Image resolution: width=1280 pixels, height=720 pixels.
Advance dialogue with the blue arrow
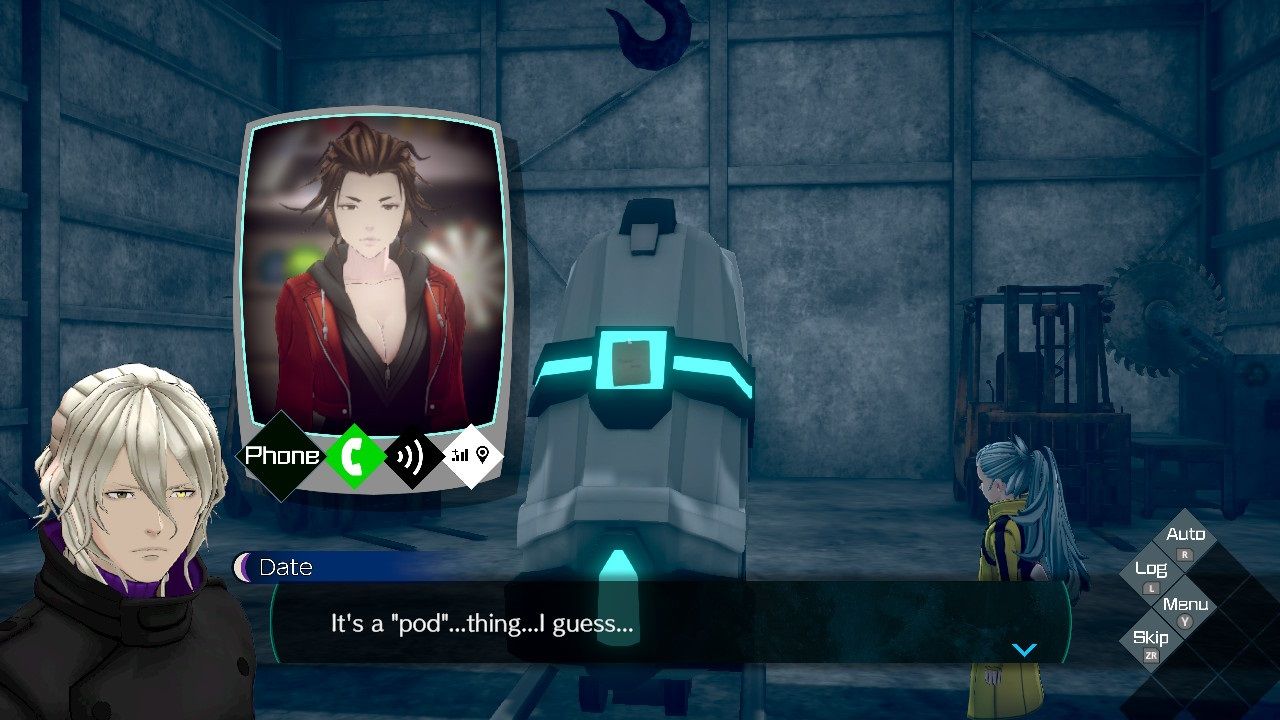pos(1024,650)
